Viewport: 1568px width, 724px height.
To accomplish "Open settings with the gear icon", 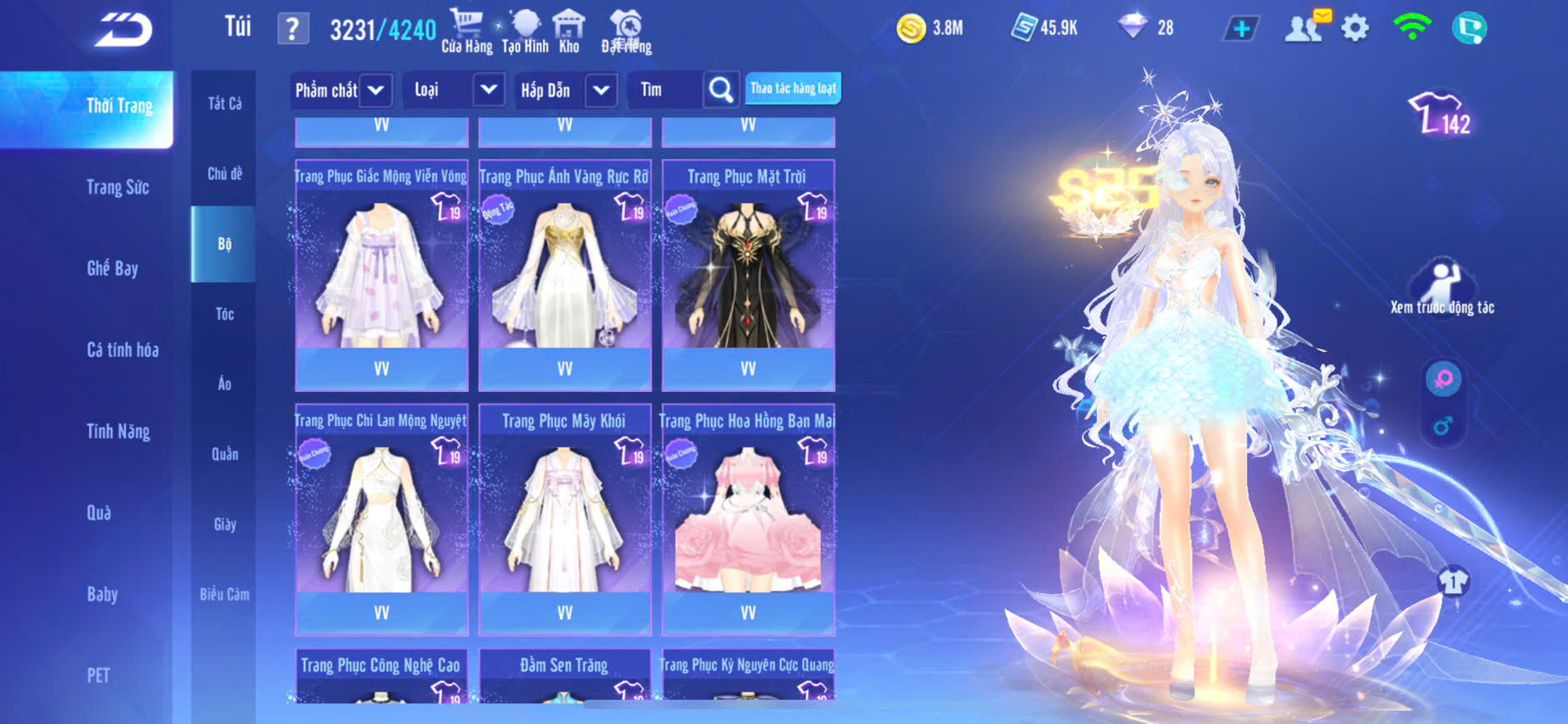I will [1355, 28].
